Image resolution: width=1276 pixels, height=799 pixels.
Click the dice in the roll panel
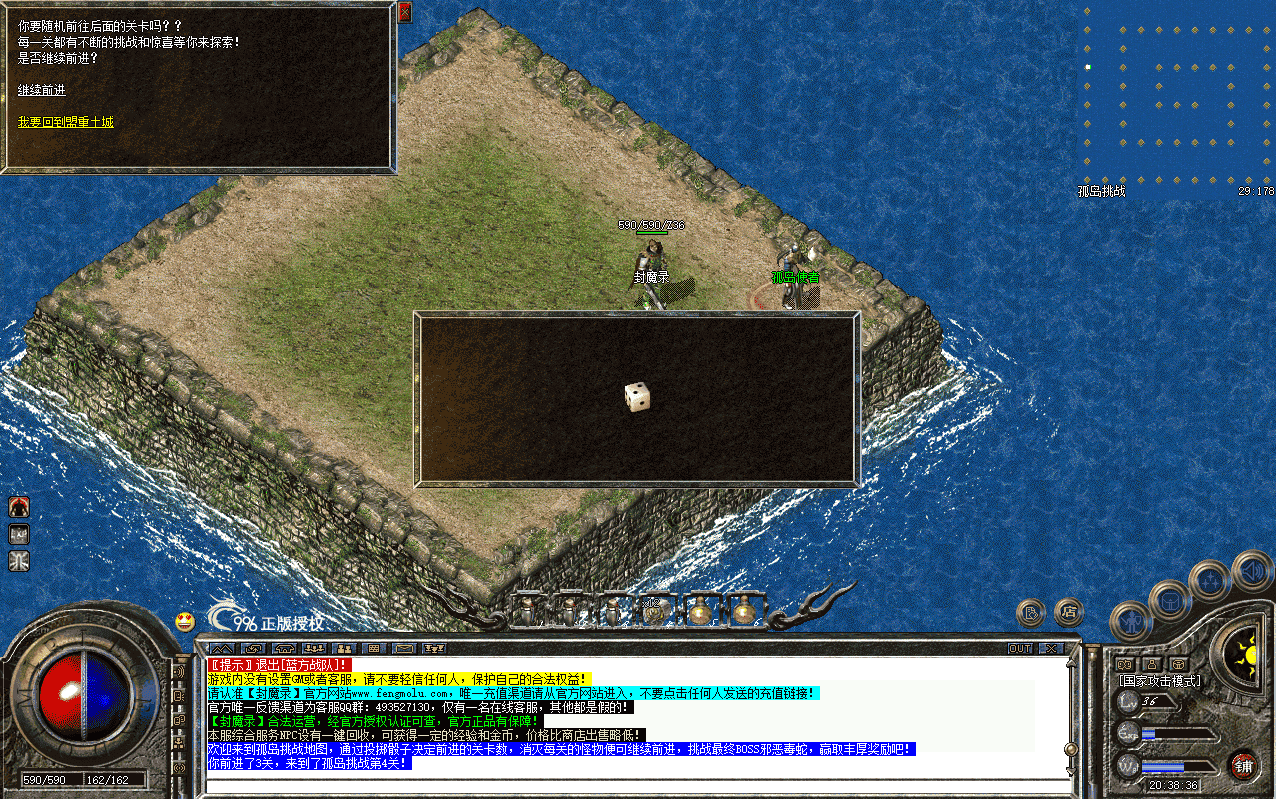637,397
